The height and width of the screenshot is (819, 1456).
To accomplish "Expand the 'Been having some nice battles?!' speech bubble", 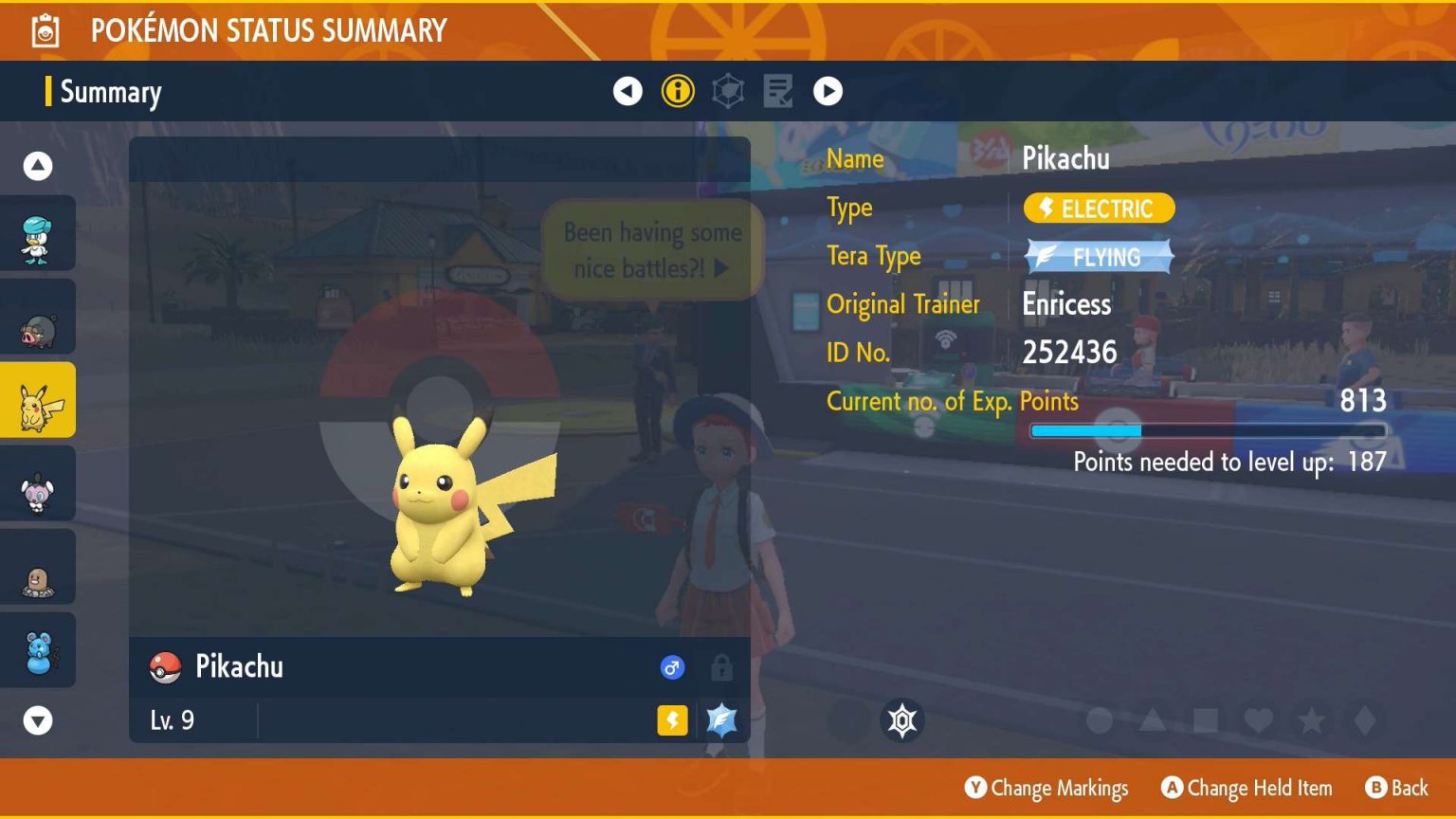I will [x=654, y=247].
